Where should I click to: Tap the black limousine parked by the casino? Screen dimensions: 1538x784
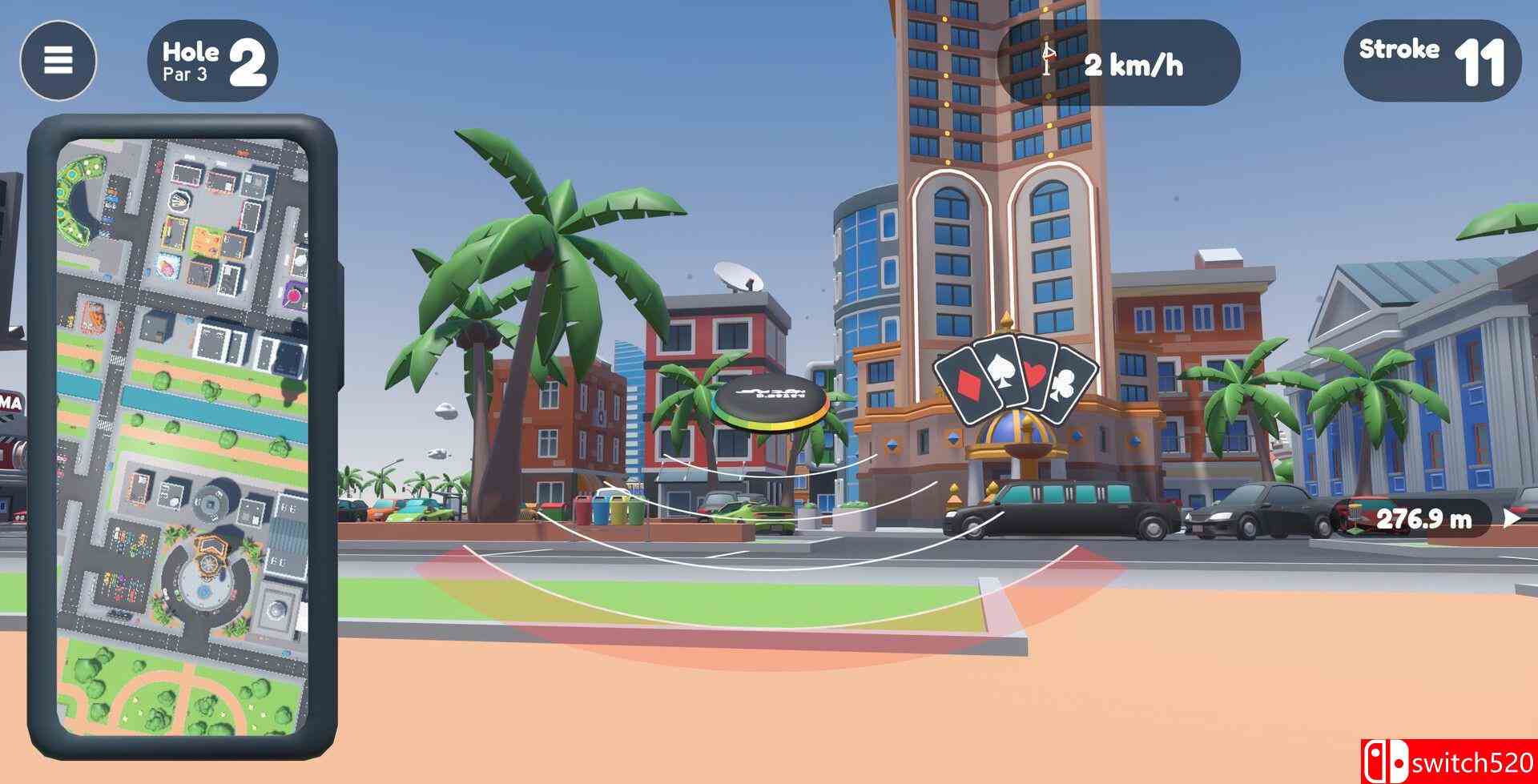click(x=1057, y=509)
